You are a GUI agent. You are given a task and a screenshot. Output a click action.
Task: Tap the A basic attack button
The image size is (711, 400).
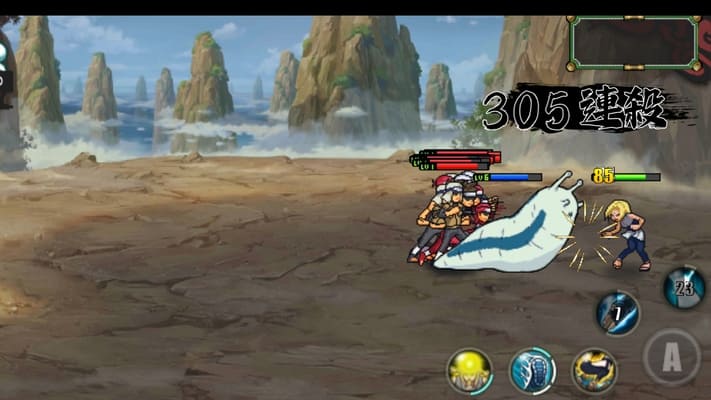tap(670, 357)
